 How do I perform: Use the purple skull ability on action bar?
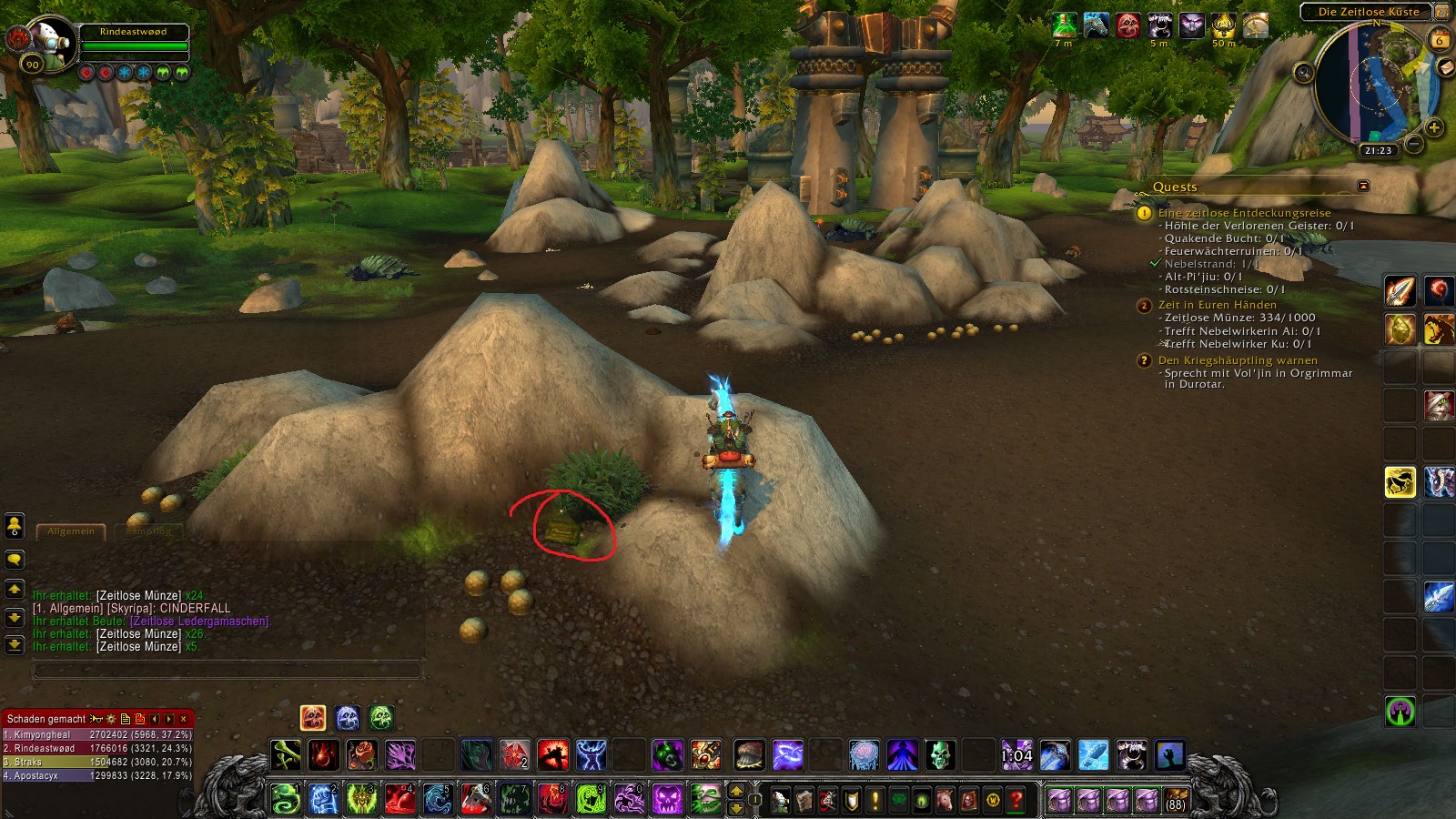pyautogui.click(x=667, y=800)
